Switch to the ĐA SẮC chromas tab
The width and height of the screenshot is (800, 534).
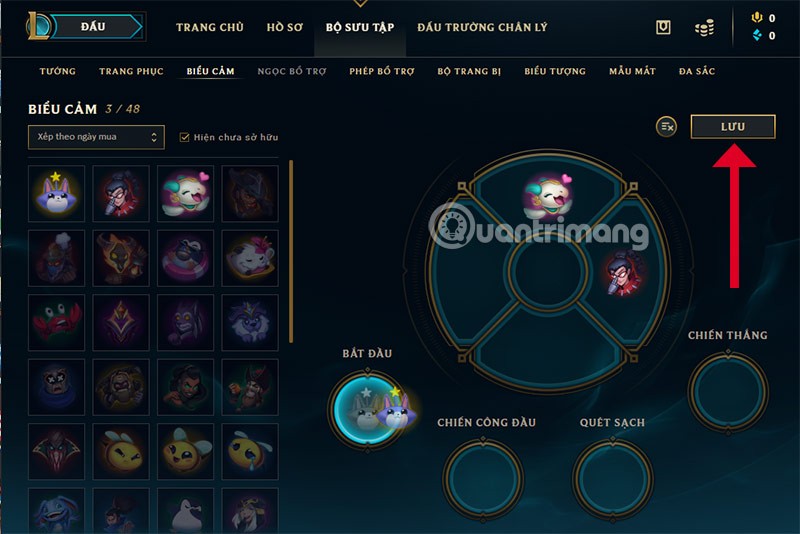(697, 71)
